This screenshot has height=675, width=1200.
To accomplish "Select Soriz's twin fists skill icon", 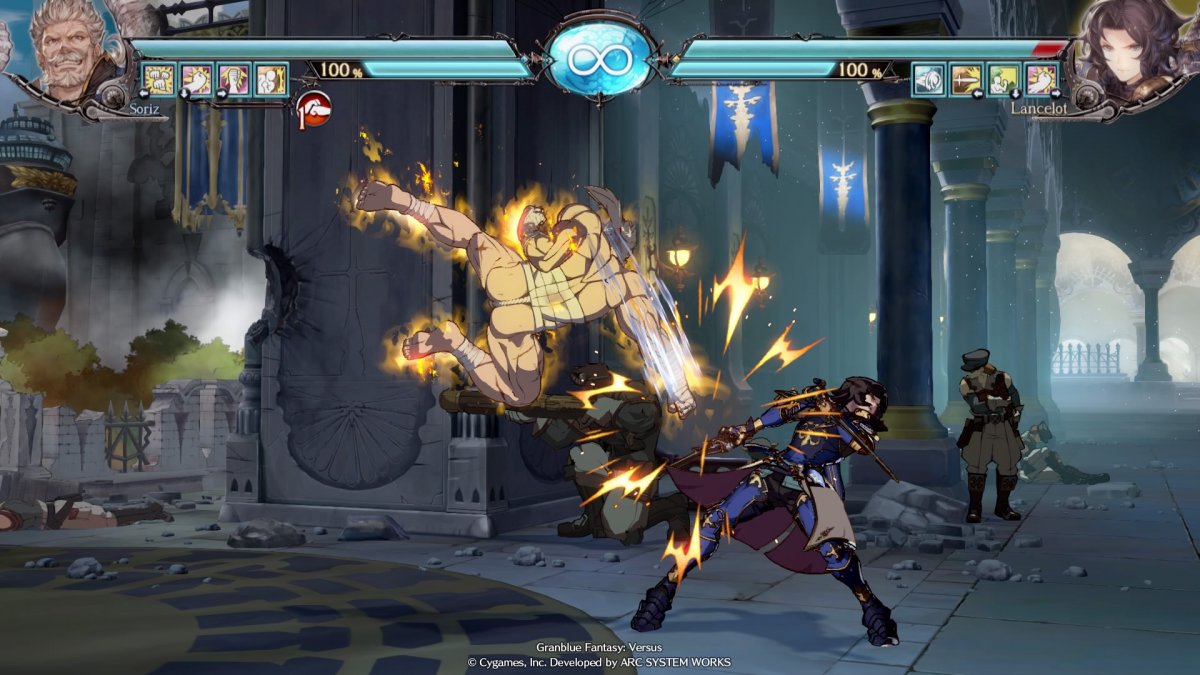I will coord(161,79).
